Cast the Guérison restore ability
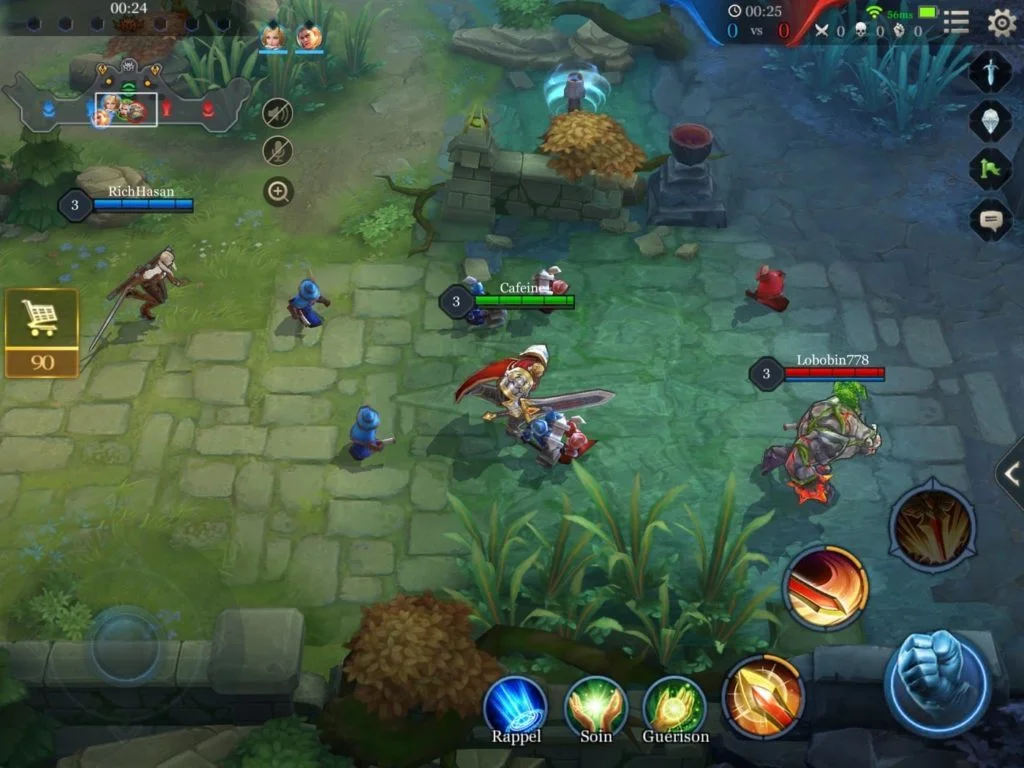1024x768 pixels. [x=675, y=706]
